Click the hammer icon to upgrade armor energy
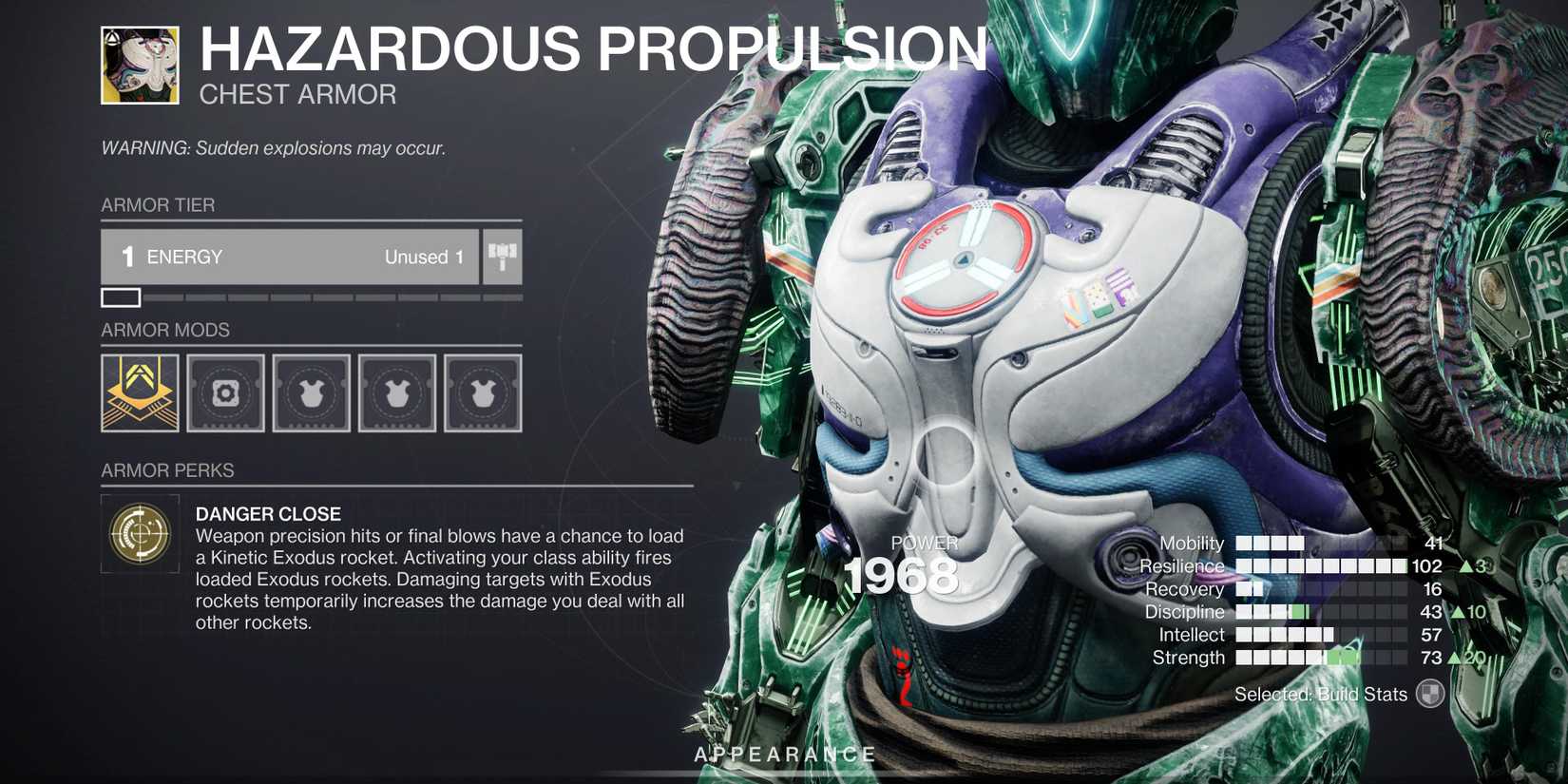The image size is (1568, 784). (503, 257)
